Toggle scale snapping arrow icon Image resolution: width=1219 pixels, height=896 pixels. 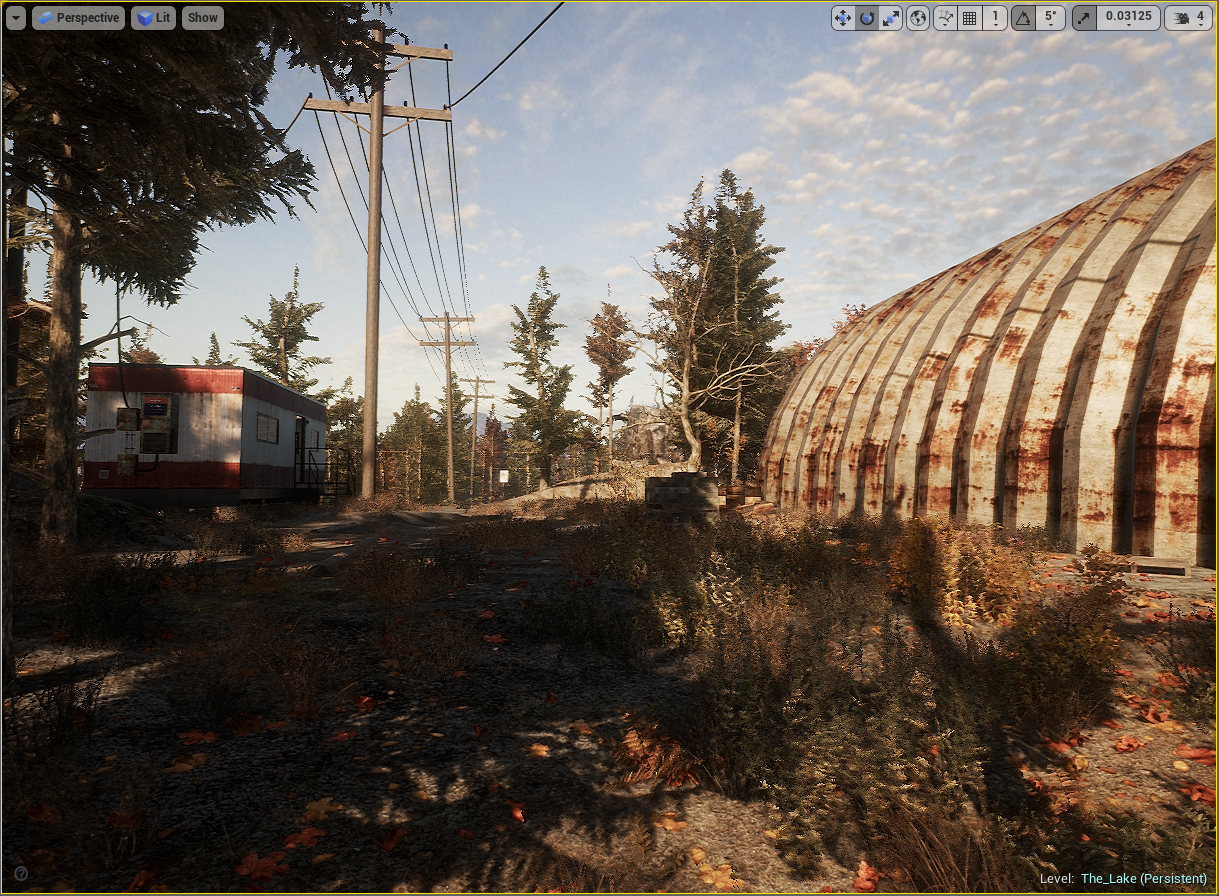tap(1084, 18)
